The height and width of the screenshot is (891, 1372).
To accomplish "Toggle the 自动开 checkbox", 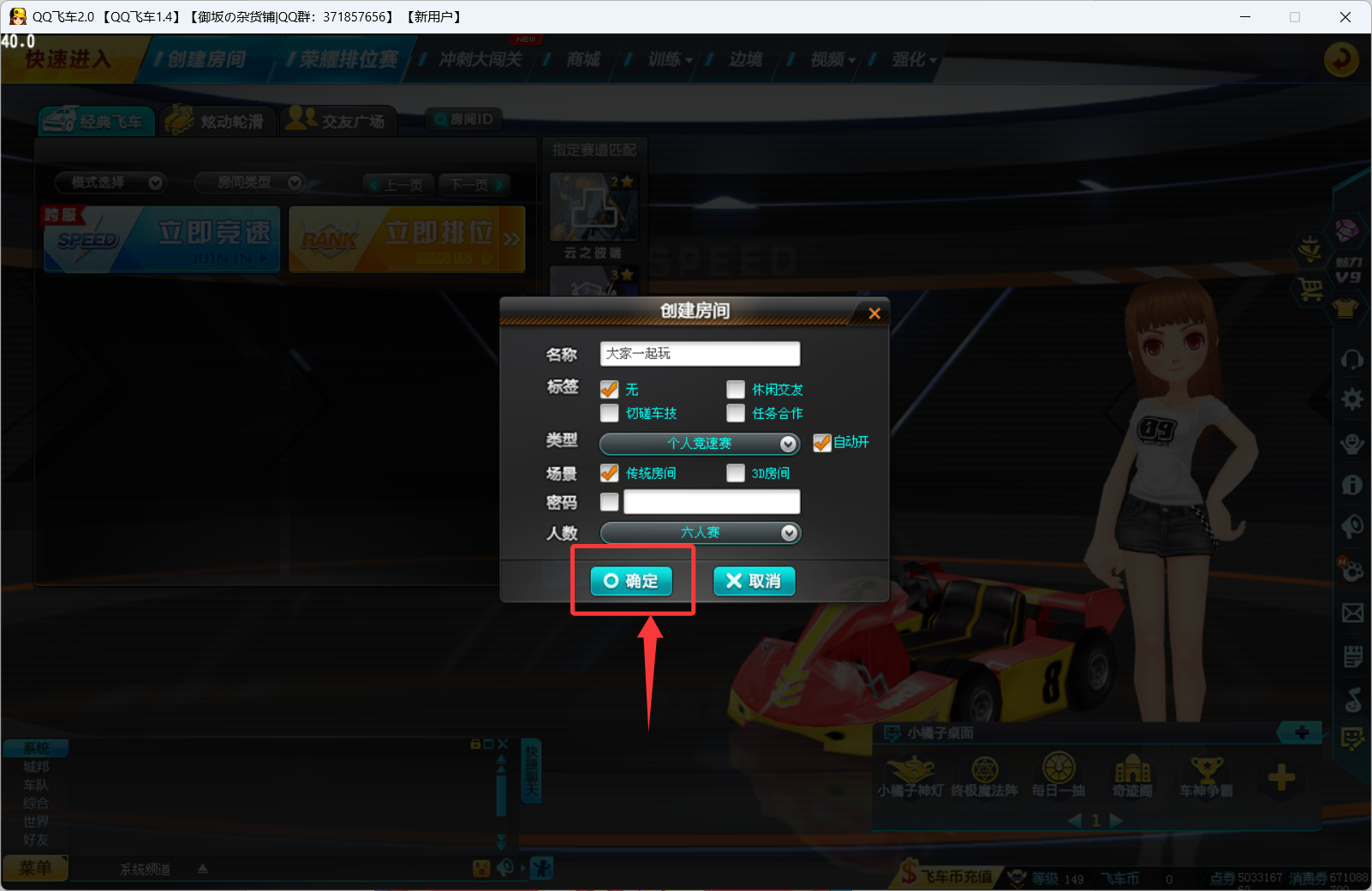I will (x=821, y=442).
